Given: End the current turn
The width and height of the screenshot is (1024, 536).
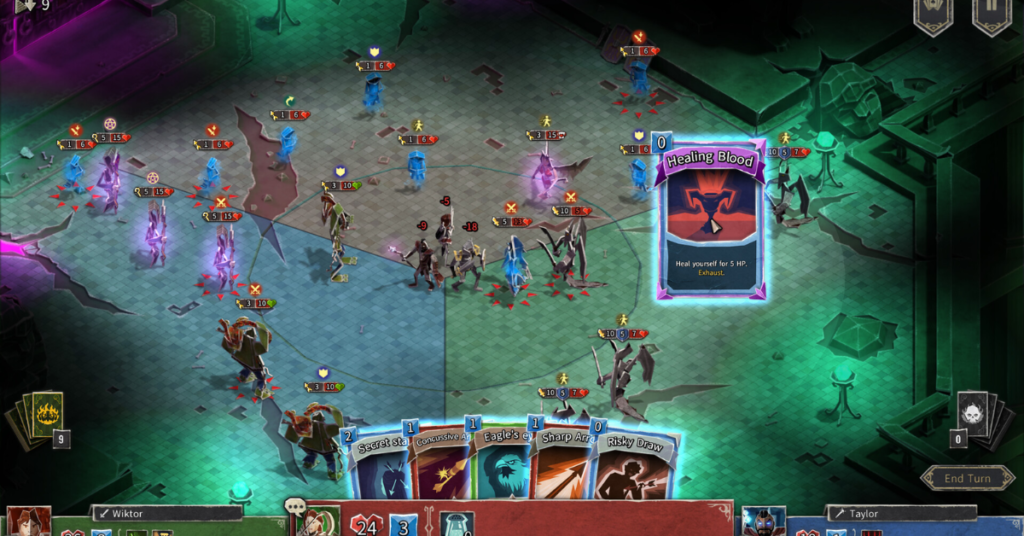Looking at the screenshot, I should point(967,478).
